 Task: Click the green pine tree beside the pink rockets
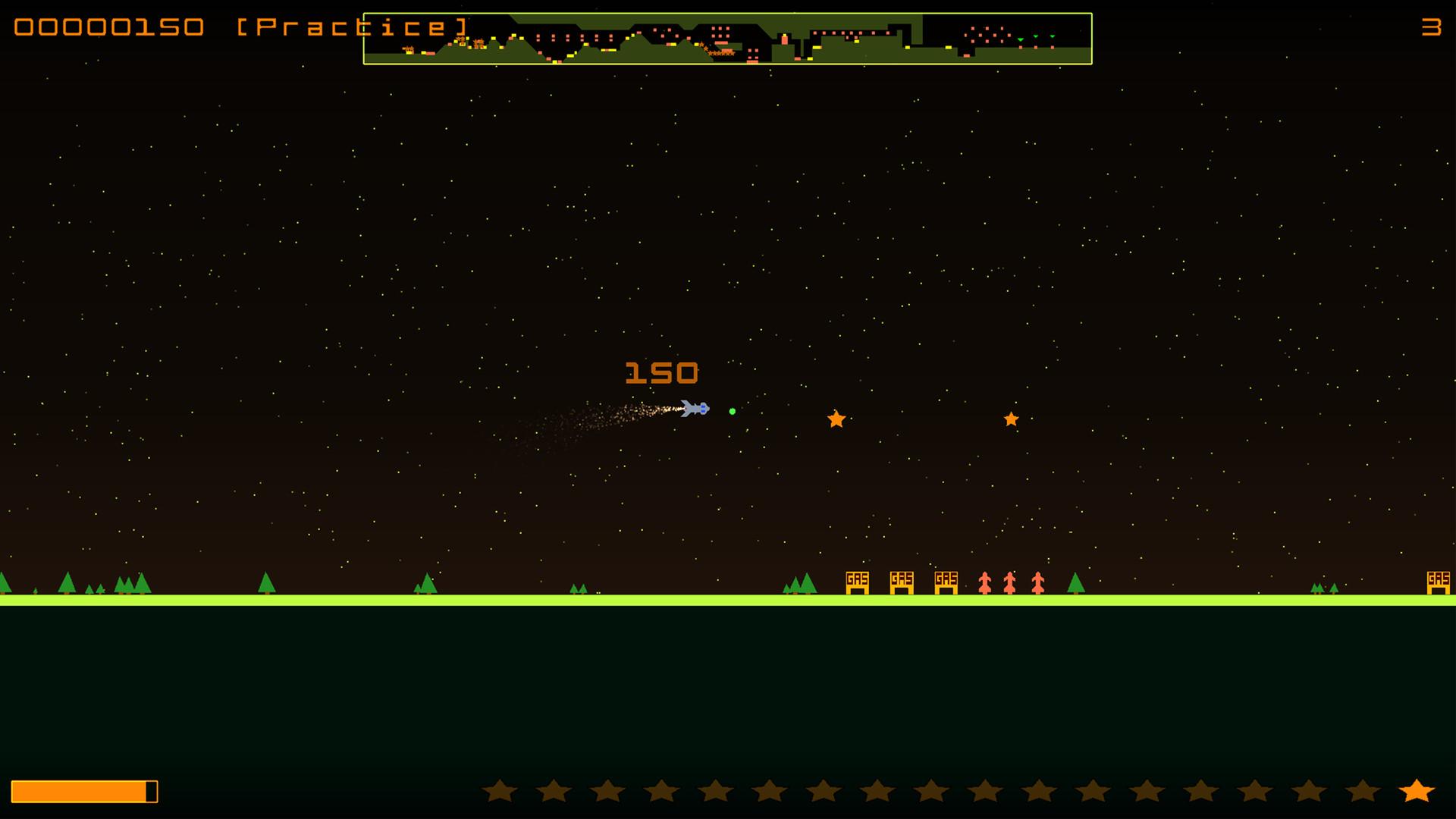point(1075,582)
